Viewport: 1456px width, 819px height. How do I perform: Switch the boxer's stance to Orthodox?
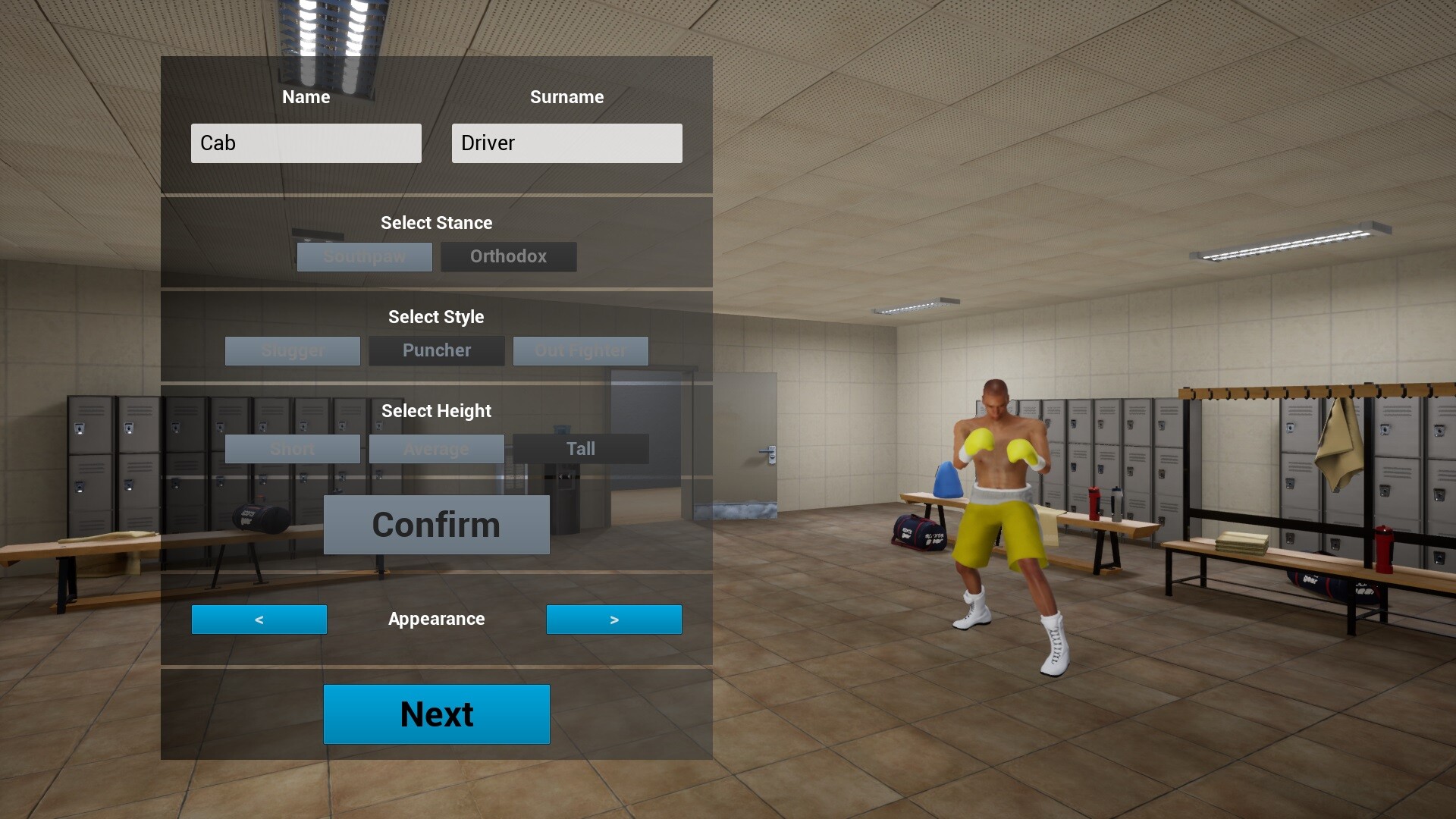coord(508,256)
